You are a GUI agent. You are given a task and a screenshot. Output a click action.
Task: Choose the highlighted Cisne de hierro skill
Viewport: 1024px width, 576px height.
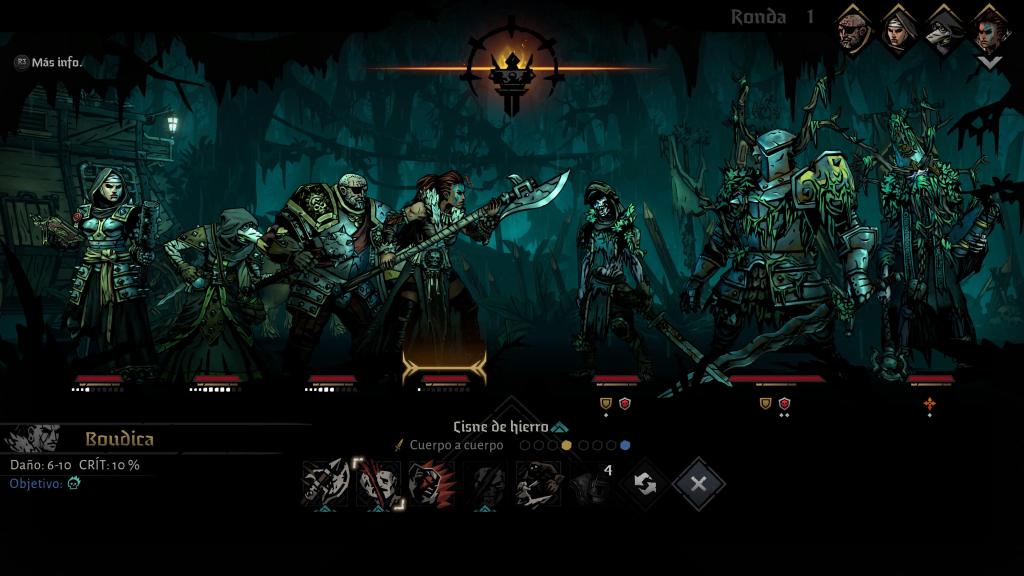379,485
